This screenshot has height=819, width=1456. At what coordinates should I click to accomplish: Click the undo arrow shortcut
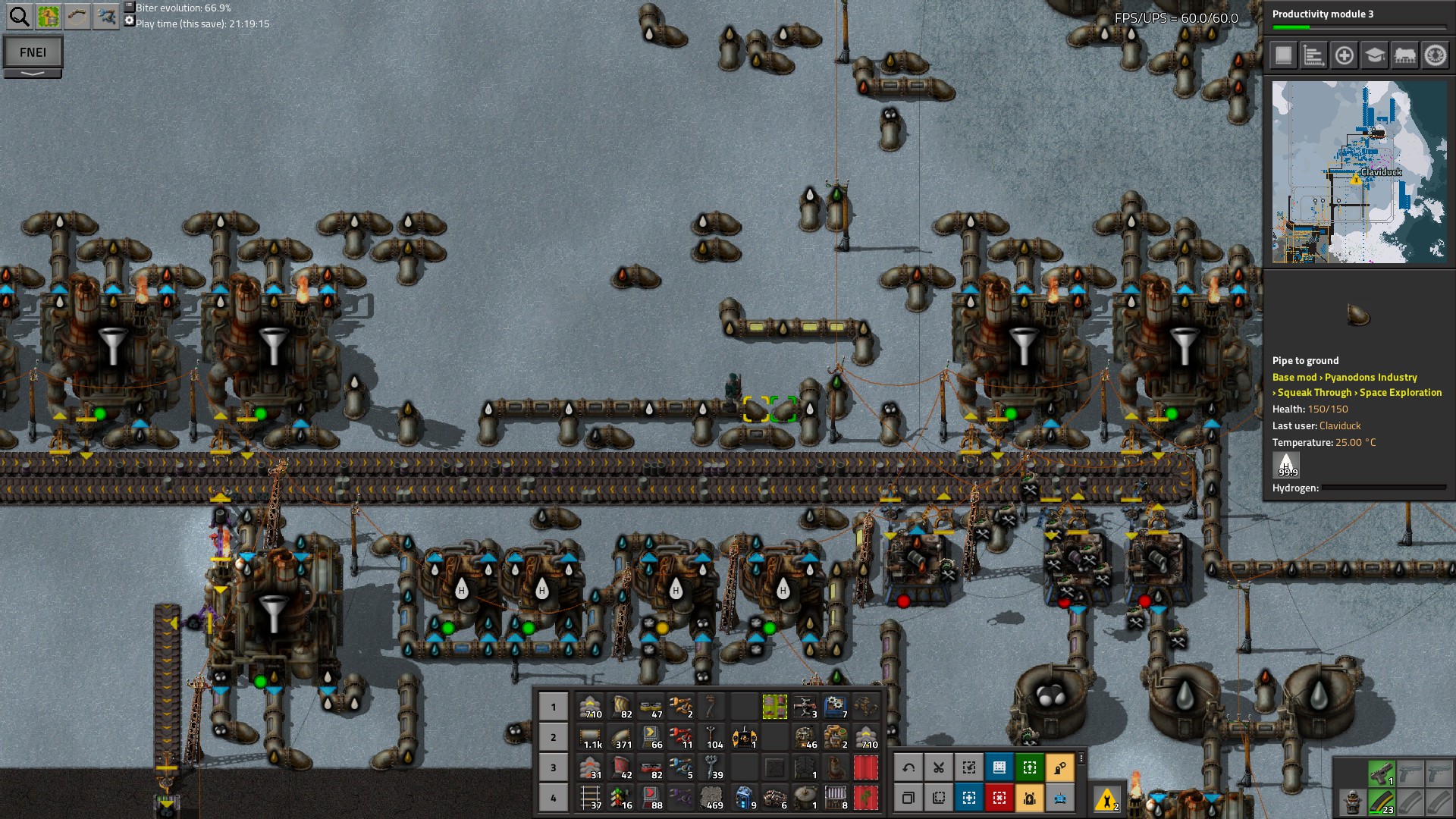tap(908, 767)
